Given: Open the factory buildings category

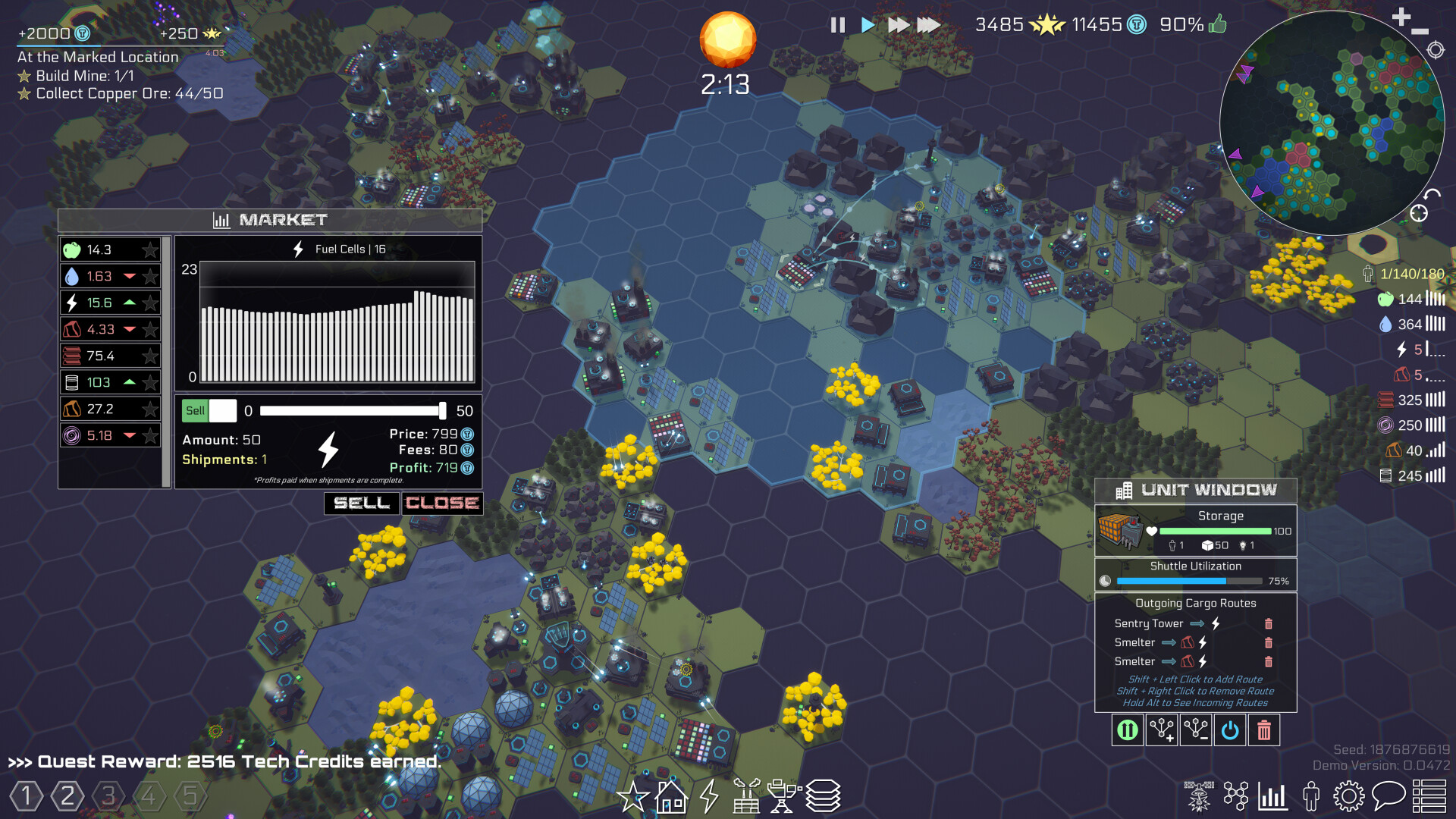Looking at the screenshot, I should click(x=747, y=797).
